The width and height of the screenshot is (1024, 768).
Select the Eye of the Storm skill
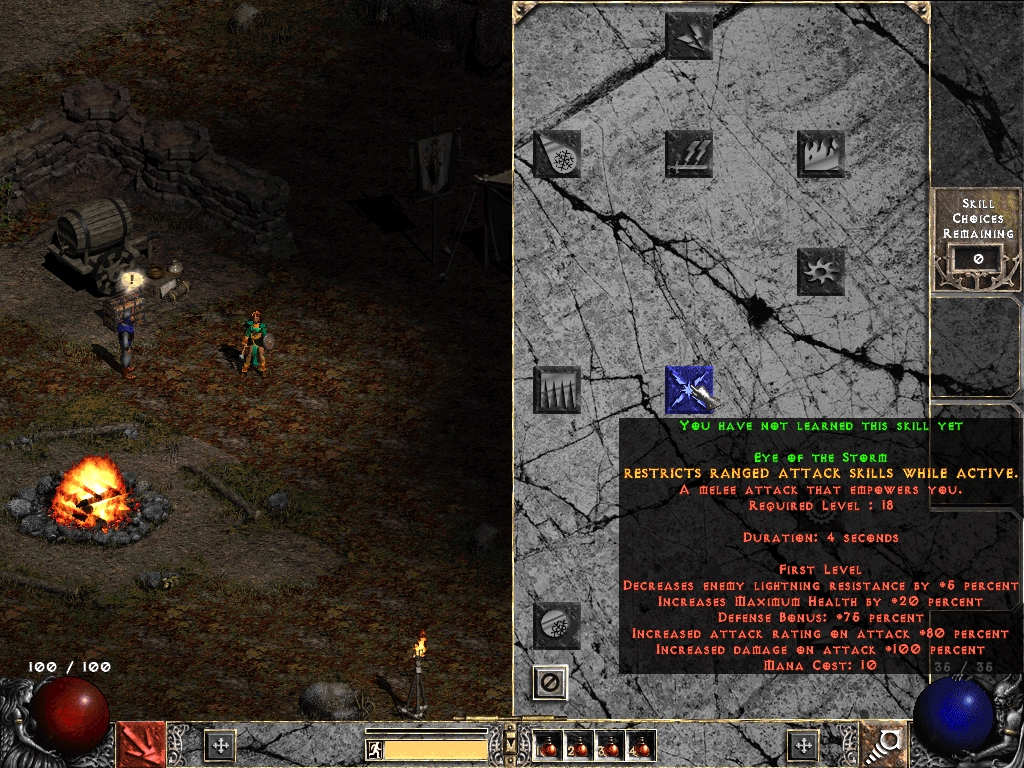pyautogui.click(x=689, y=390)
